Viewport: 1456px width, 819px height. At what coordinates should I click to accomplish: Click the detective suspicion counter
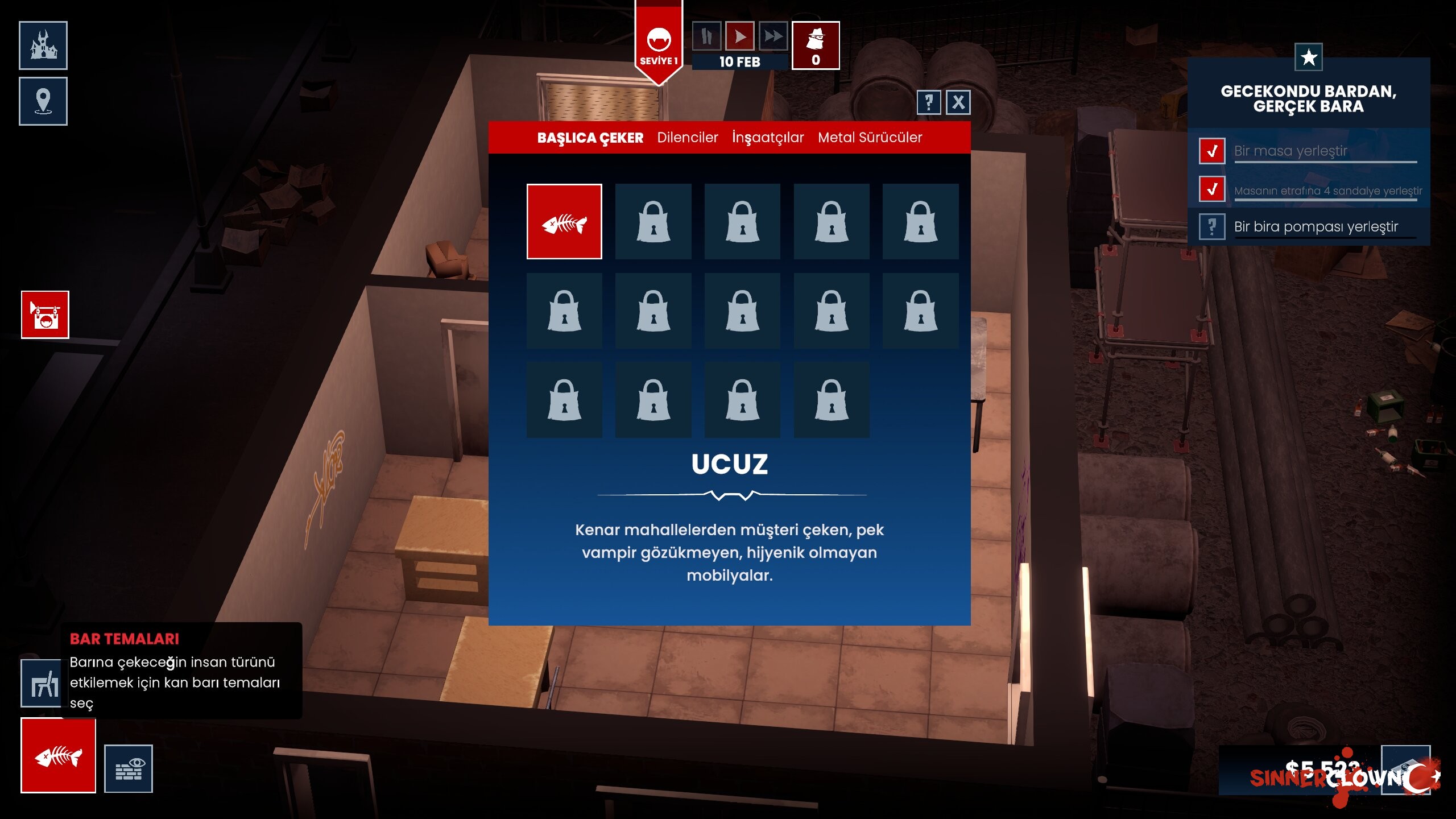tap(816, 45)
